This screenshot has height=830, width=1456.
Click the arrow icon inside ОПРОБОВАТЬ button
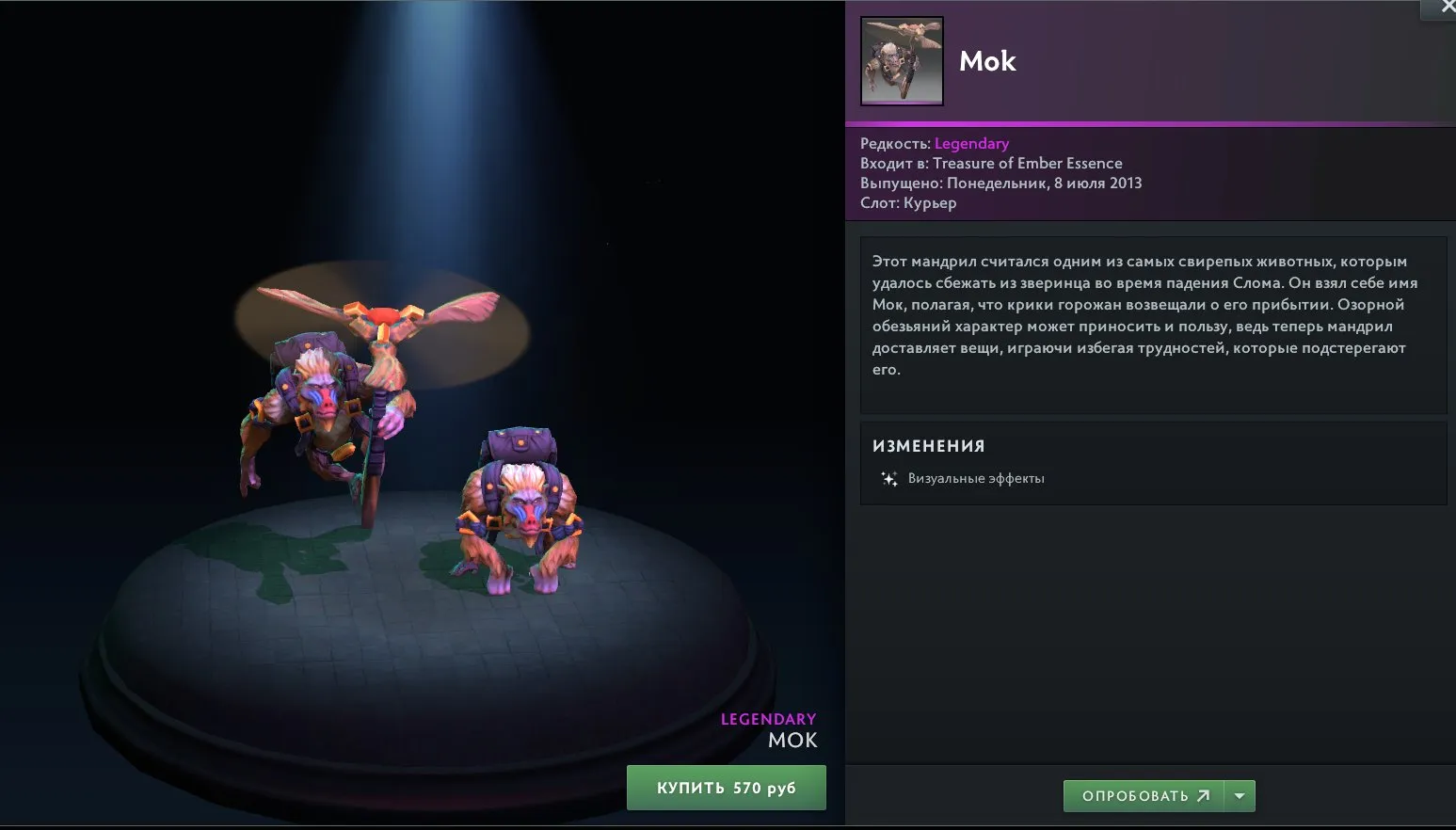(x=1205, y=795)
